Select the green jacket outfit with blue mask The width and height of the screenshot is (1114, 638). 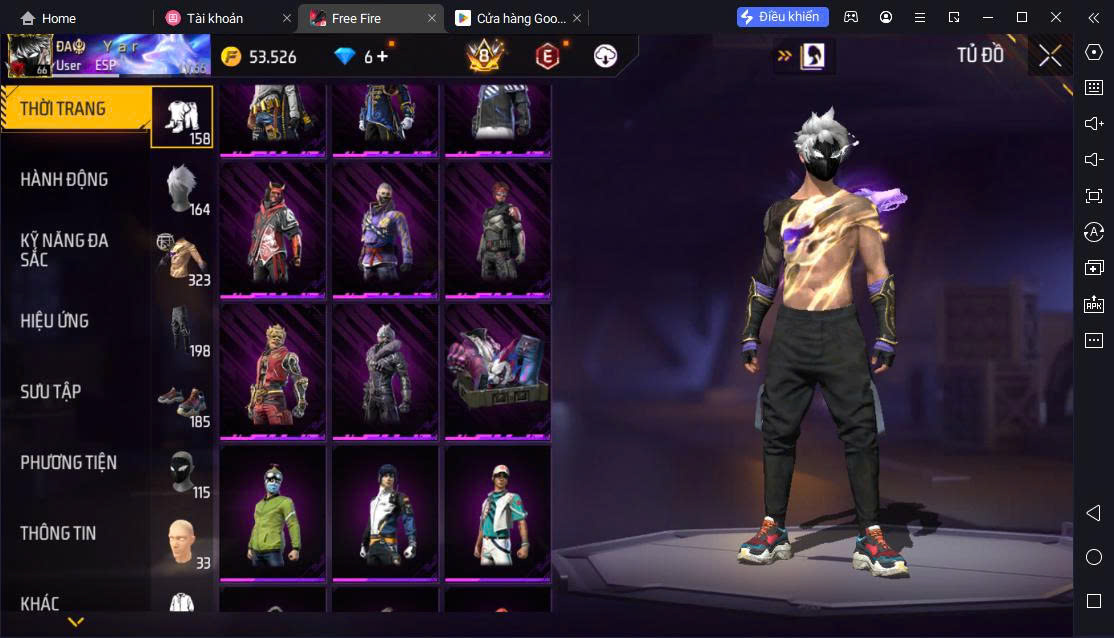click(x=273, y=513)
